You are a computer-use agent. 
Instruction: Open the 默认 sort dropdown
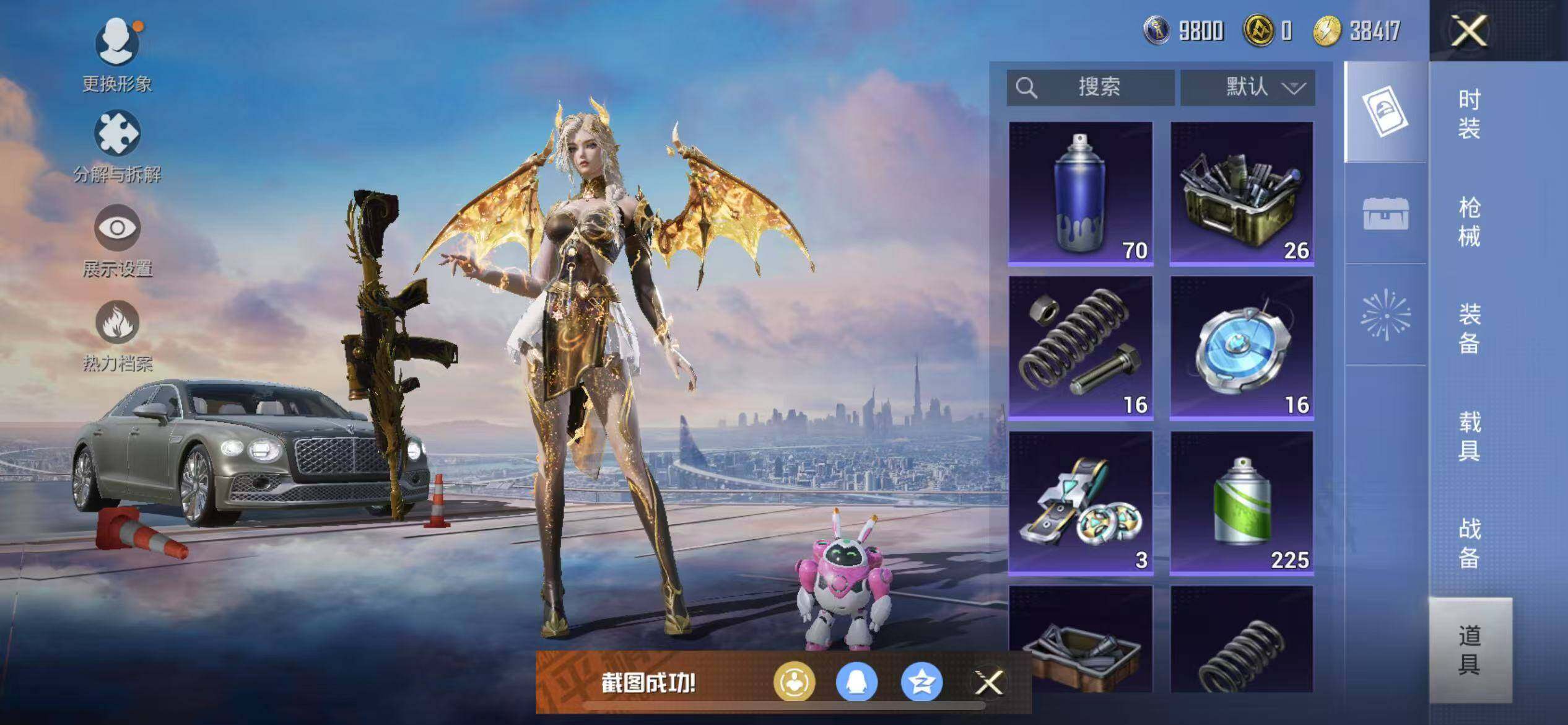tap(1247, 87)
